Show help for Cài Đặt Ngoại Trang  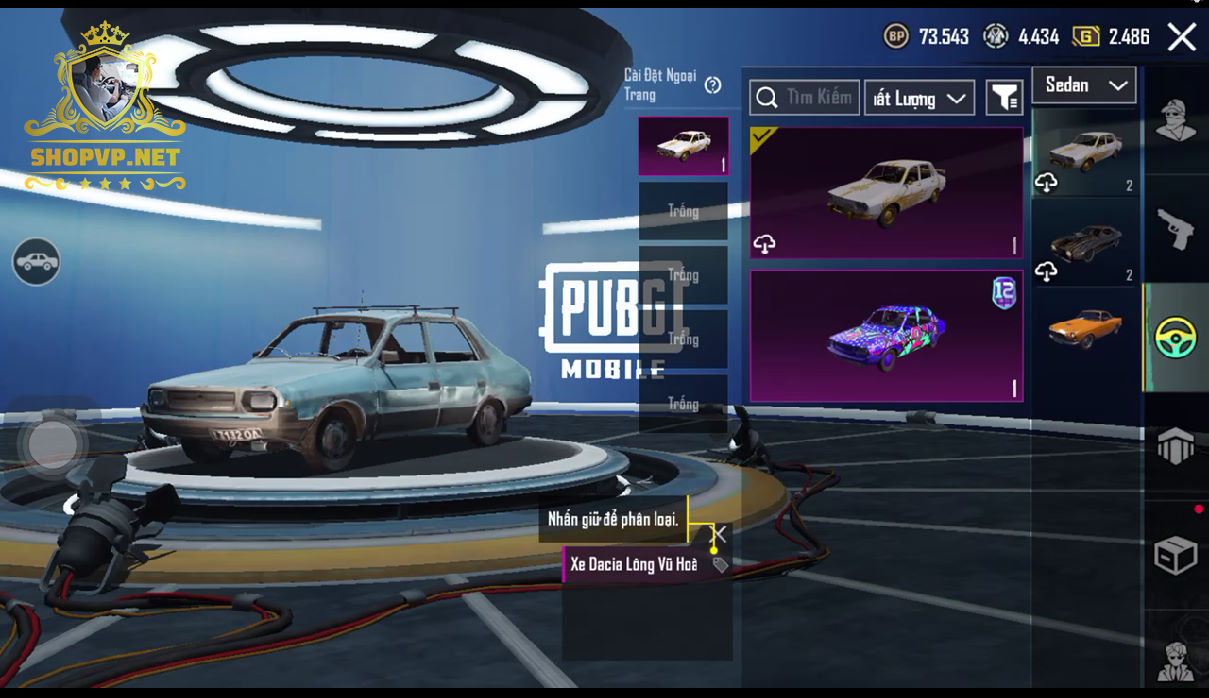tap(713, 85)
